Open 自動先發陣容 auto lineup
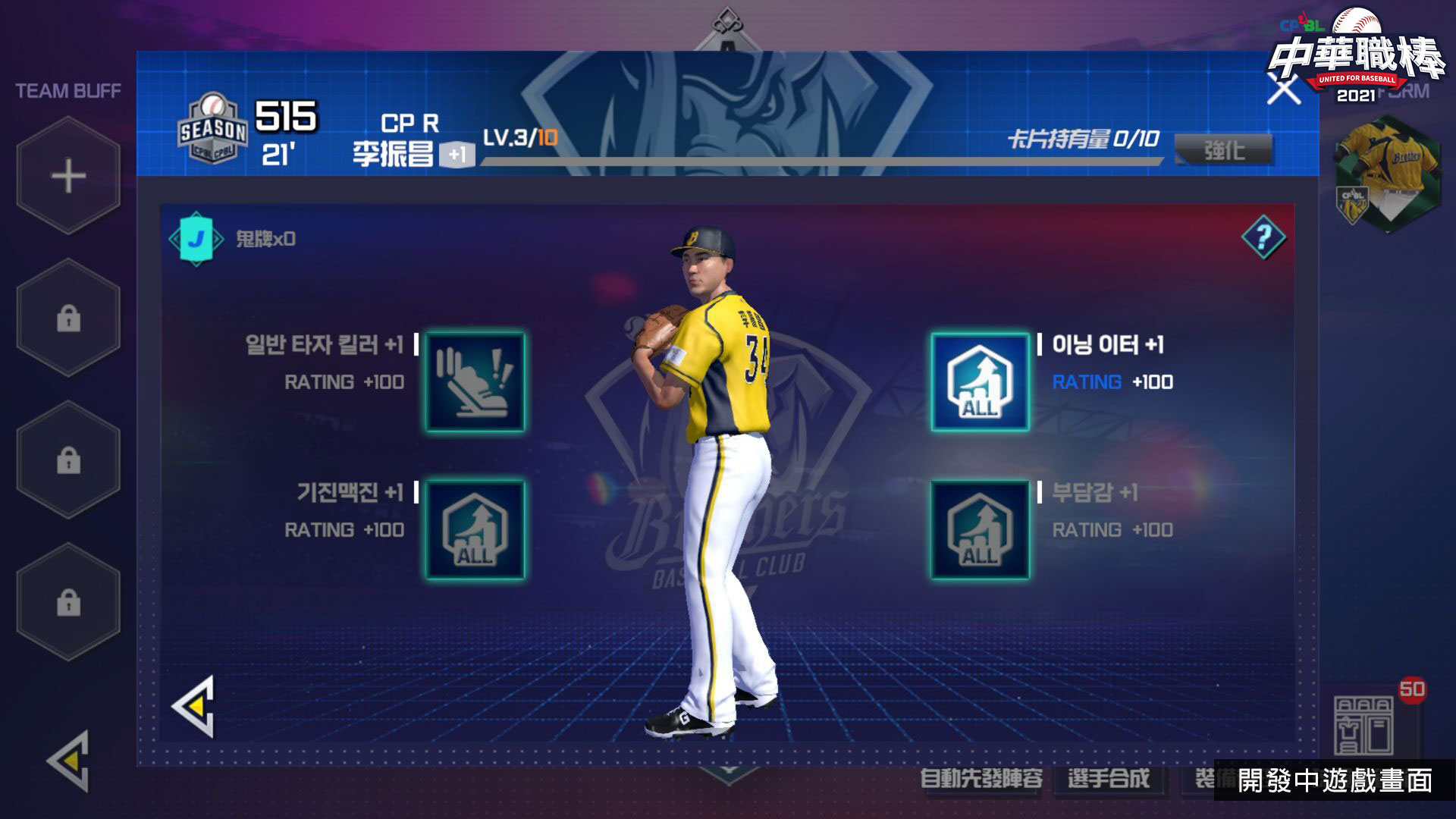Viewport: 1456px width, 819px height. (x=981, y=778)
